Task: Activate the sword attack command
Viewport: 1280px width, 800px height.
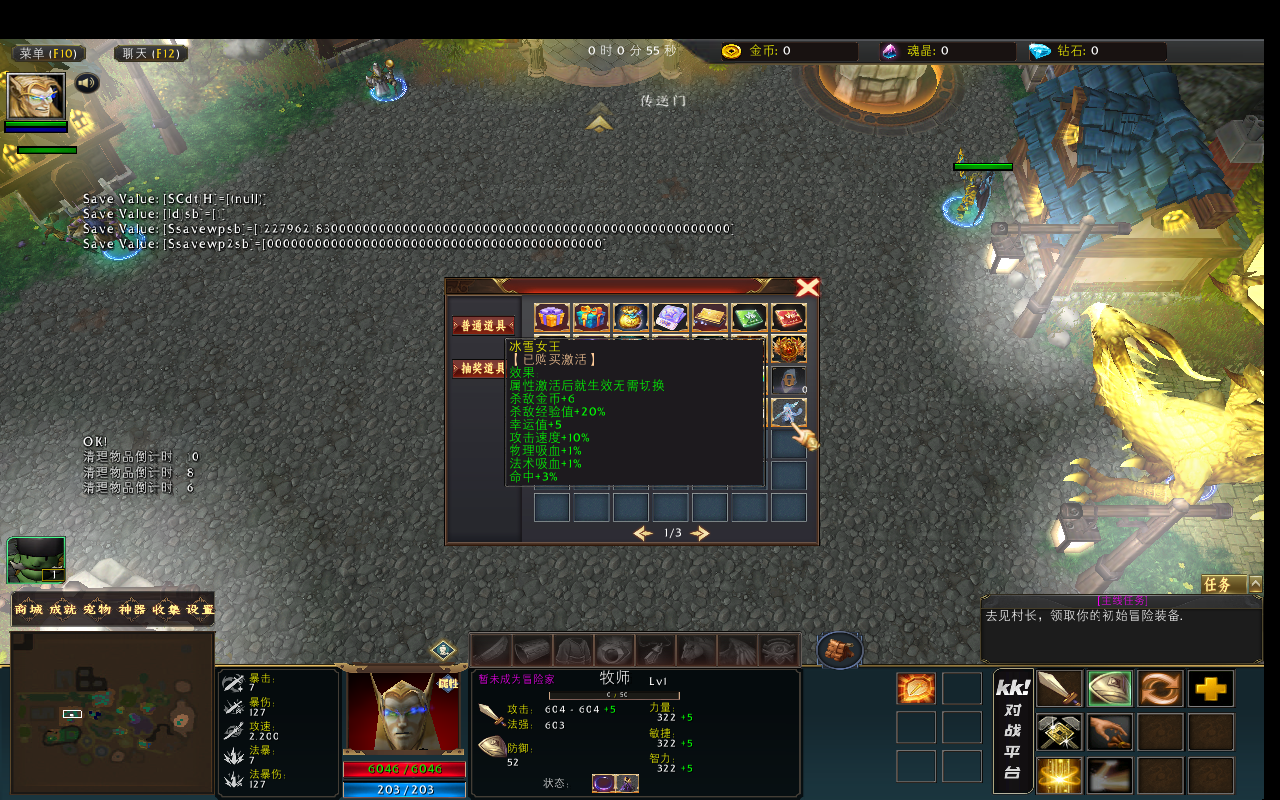Action: click(x=1059, y=689)
